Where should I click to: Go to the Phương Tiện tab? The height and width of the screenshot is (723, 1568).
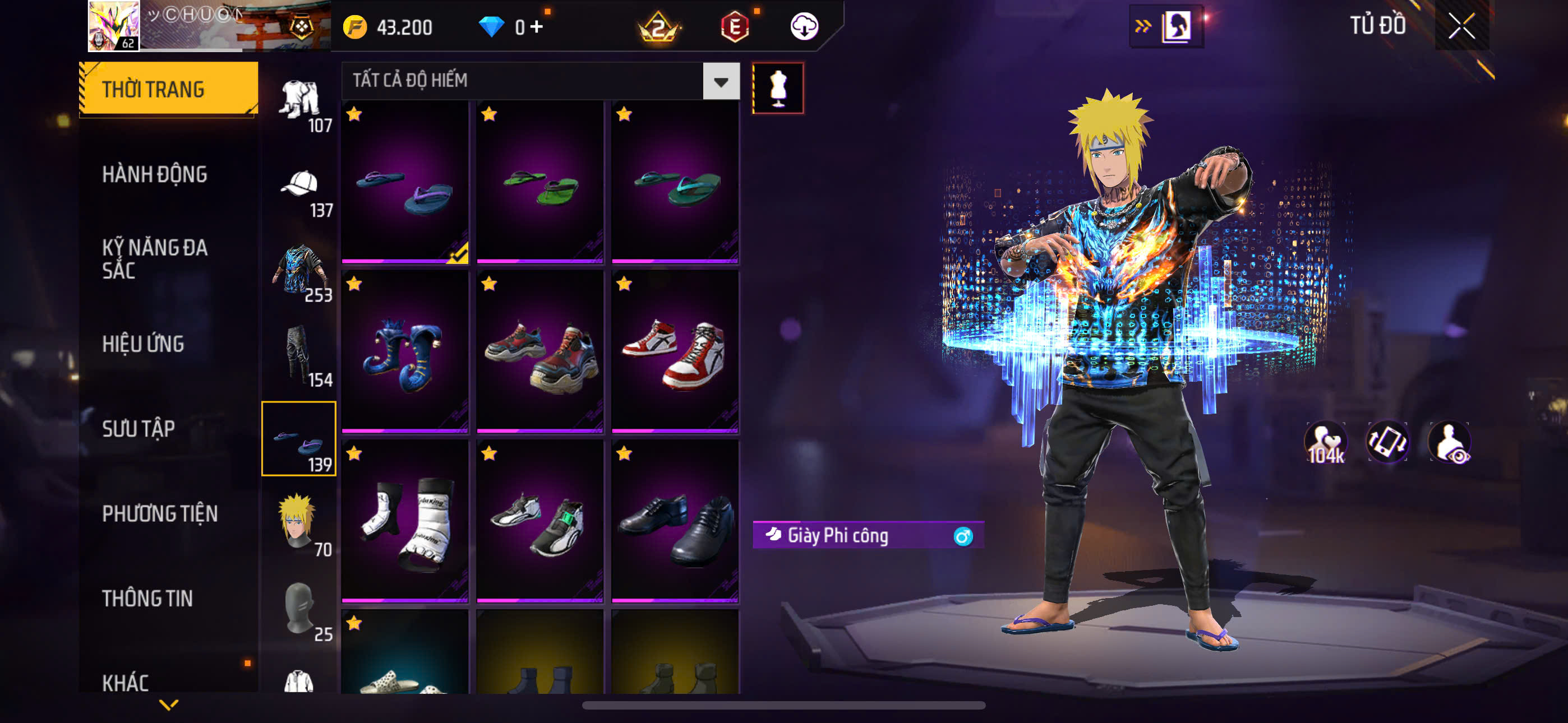coord(159,513)
